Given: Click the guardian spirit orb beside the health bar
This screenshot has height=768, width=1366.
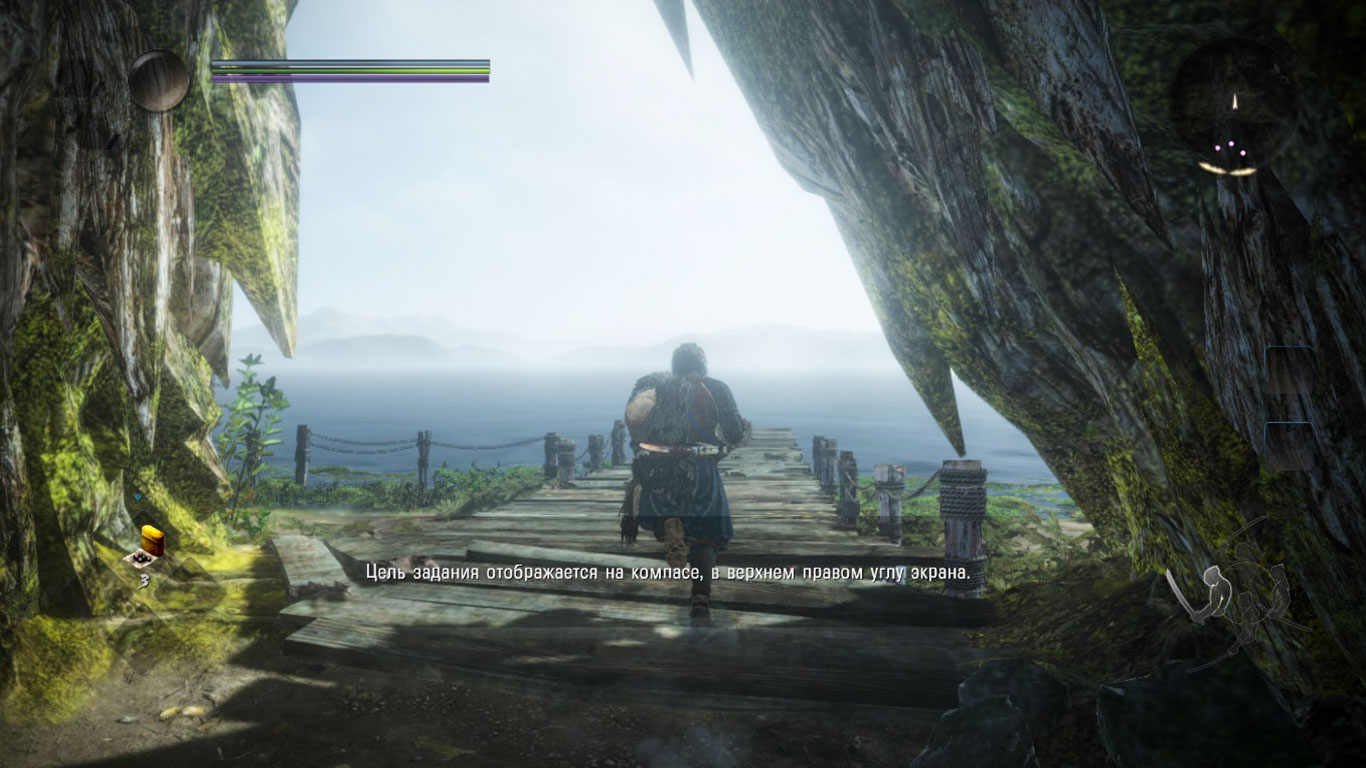Looking at the screenshot, I should click(x=159, y=81).
